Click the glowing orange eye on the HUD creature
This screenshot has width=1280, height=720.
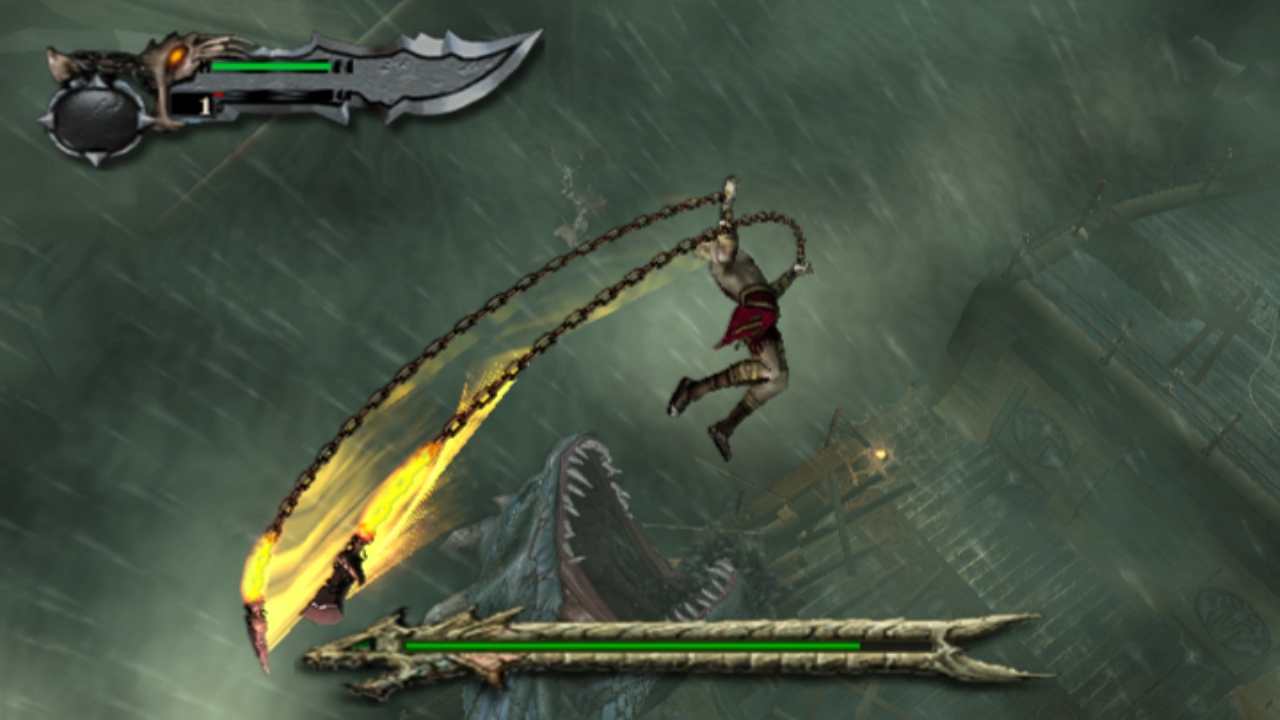coord(177,56)
